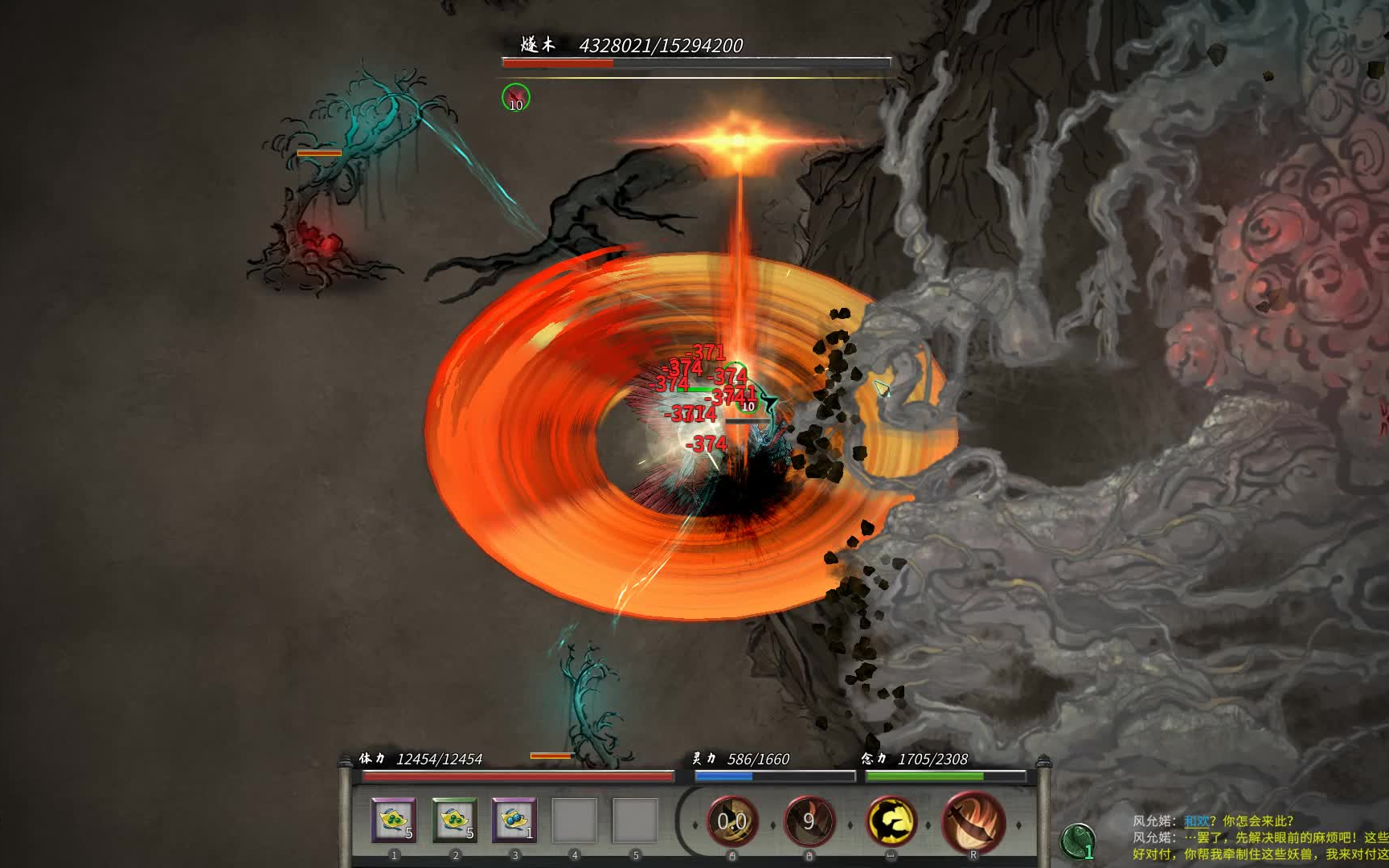Click the blue highlighted name in the chat
Image resolution: width=1389 pixels, height=868 pixels.
click(x=1196, y=821)
